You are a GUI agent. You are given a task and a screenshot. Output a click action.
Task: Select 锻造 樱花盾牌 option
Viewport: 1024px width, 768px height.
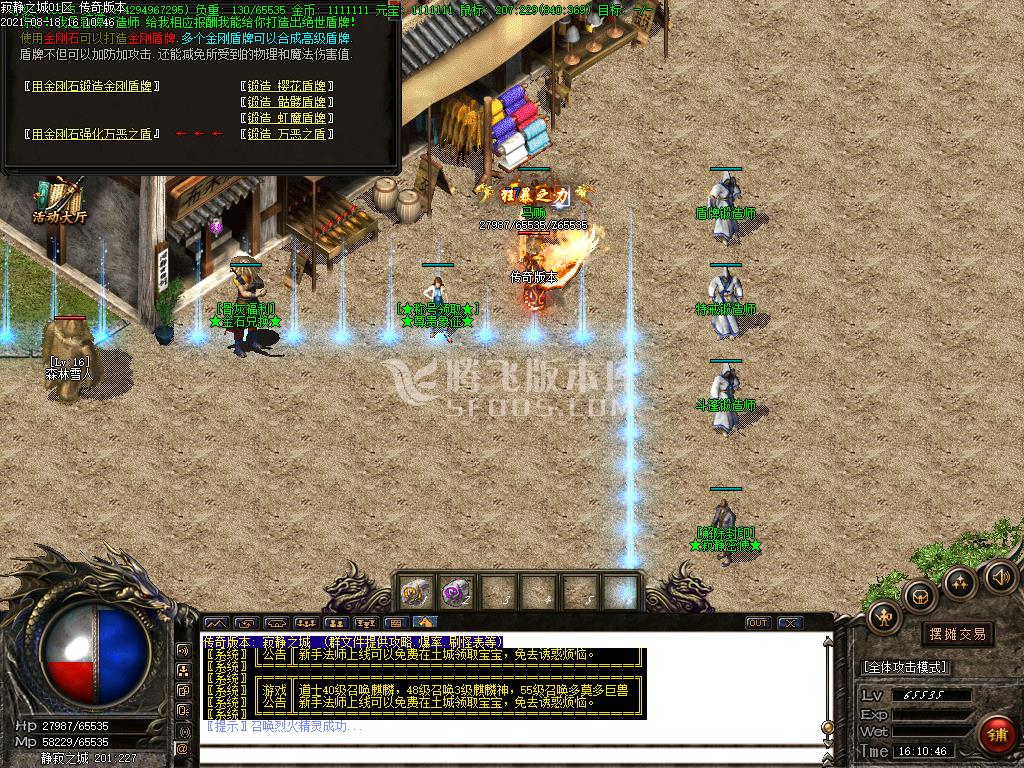click(x=287, y=86)
